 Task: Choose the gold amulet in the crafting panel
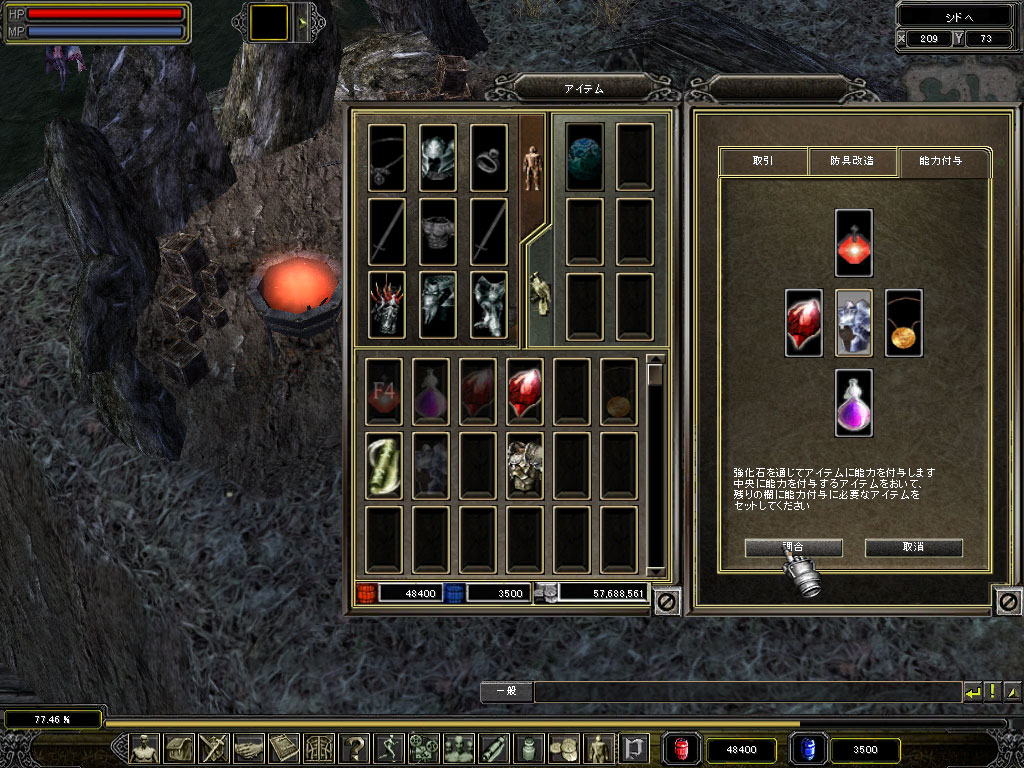903,323
